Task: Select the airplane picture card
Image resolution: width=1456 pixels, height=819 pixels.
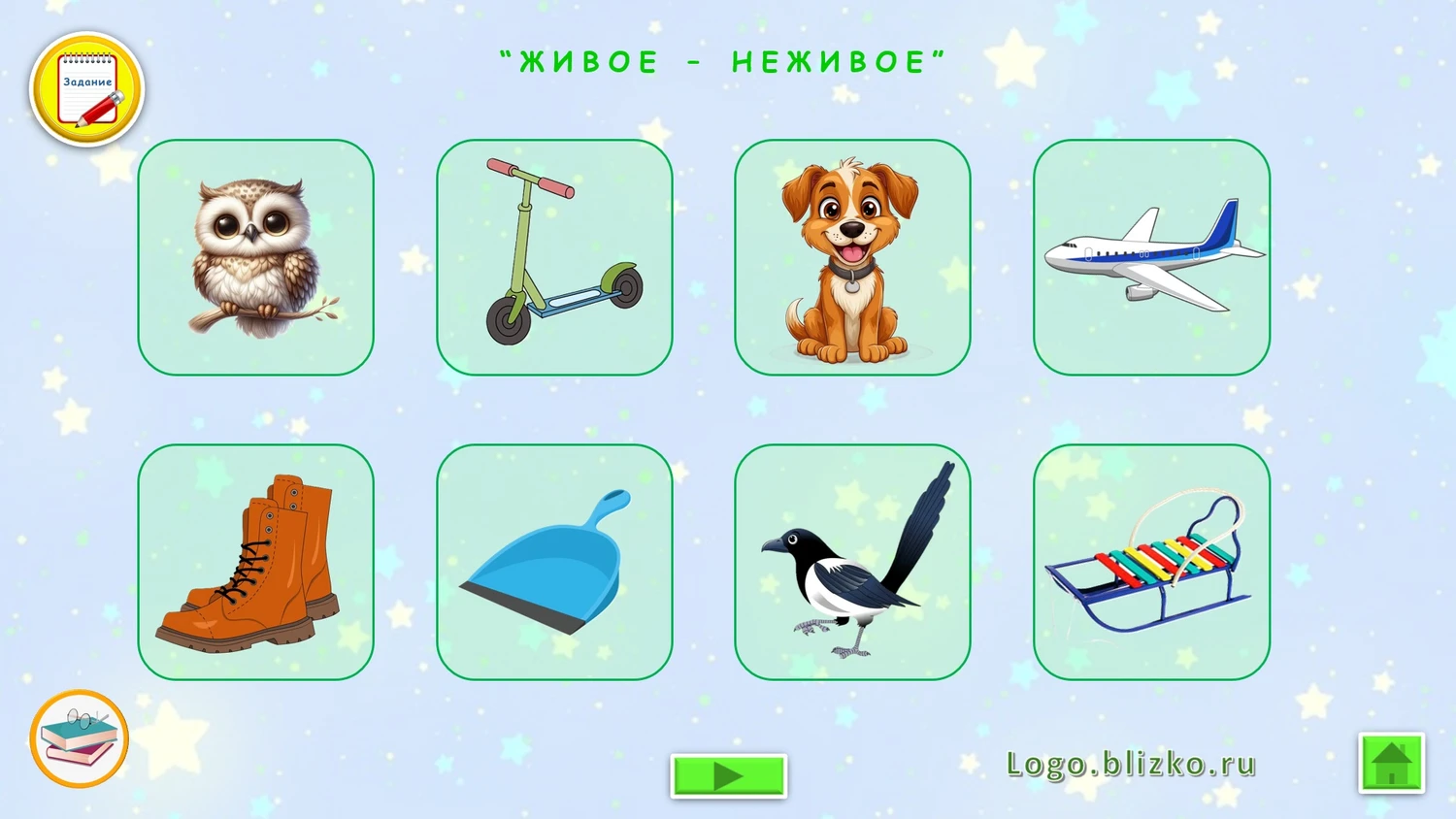Action: [1151, 257]
